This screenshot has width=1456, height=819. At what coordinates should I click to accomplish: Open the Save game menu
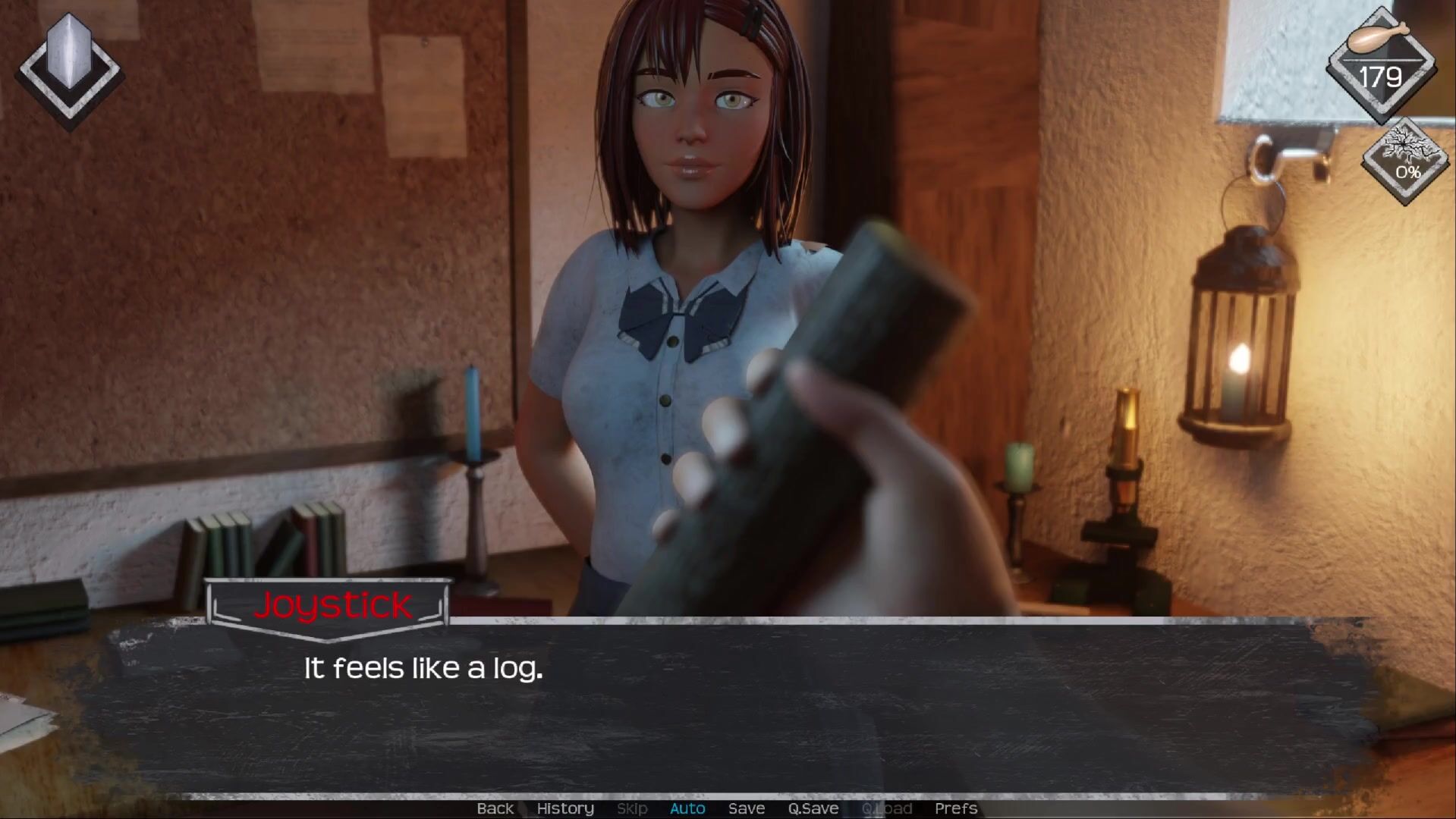pos(746,808)
